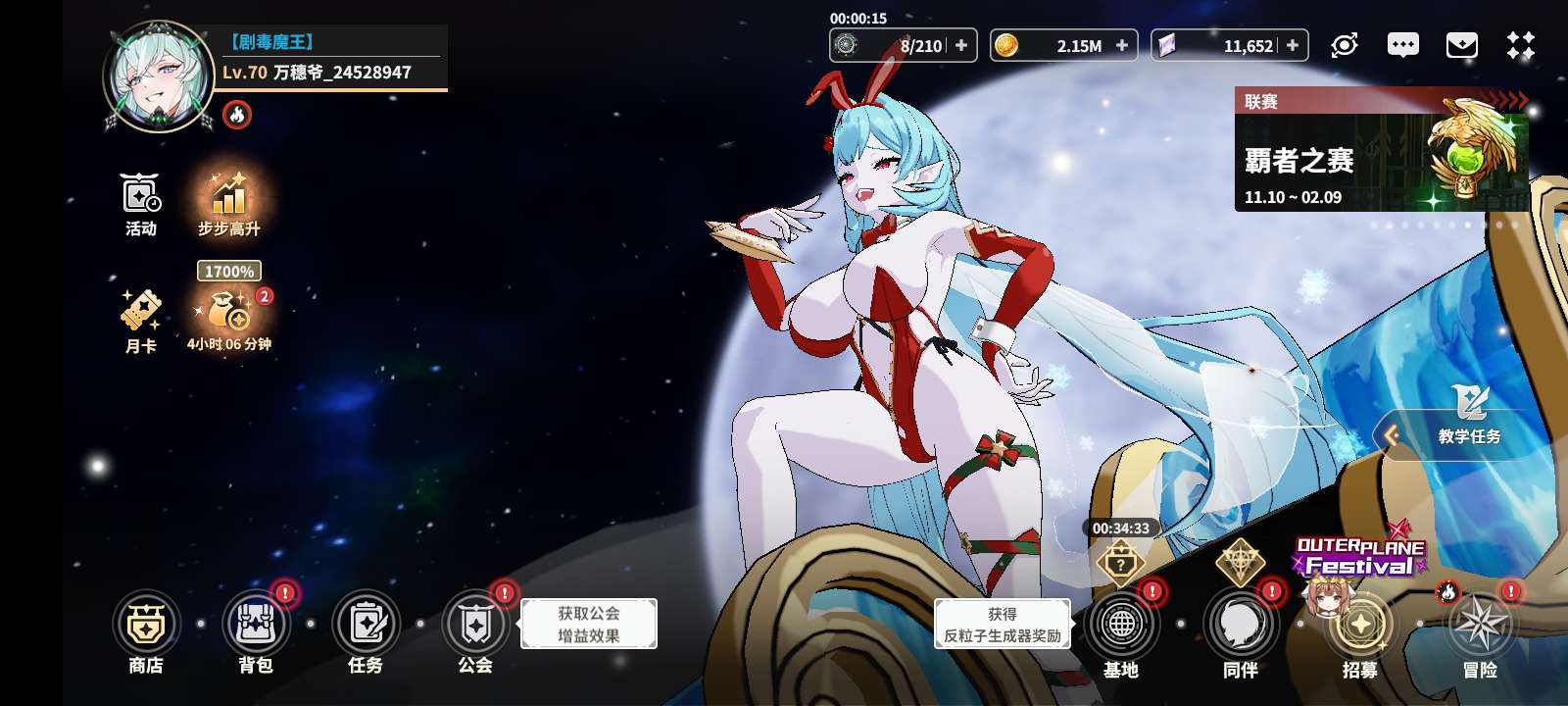The image size is (1568, 706).
Task: Open the 背包 backpack inventory
Action: [x=256, y=625]
